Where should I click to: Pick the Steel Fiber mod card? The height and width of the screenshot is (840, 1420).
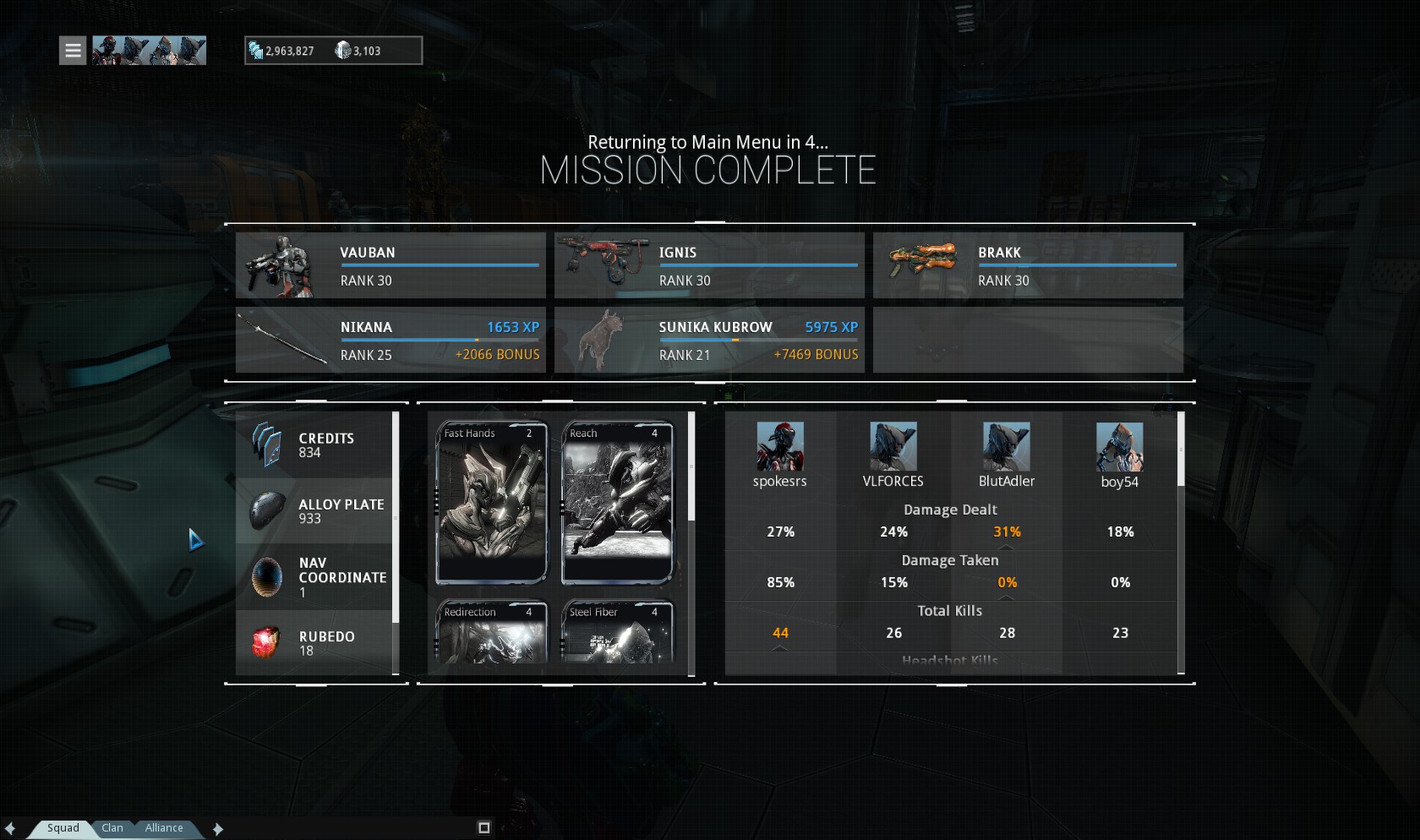tap(617, 632)
